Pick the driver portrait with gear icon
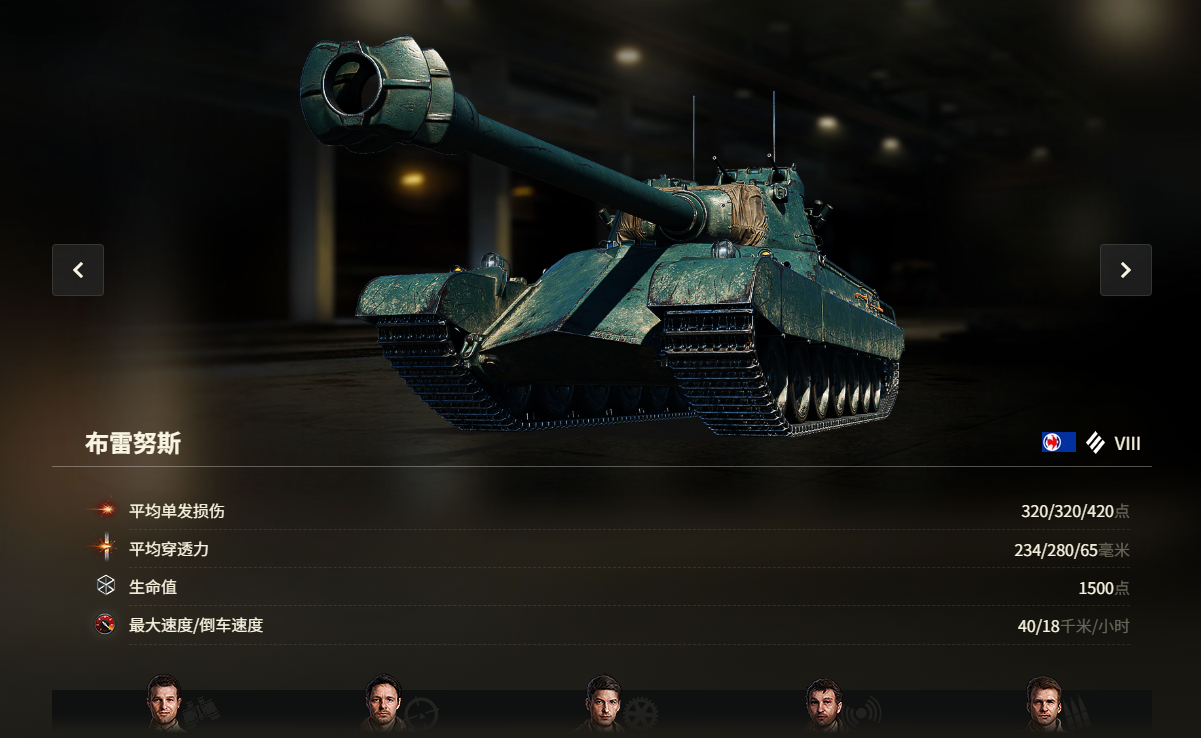1201x738 pixels. [603, 705]
